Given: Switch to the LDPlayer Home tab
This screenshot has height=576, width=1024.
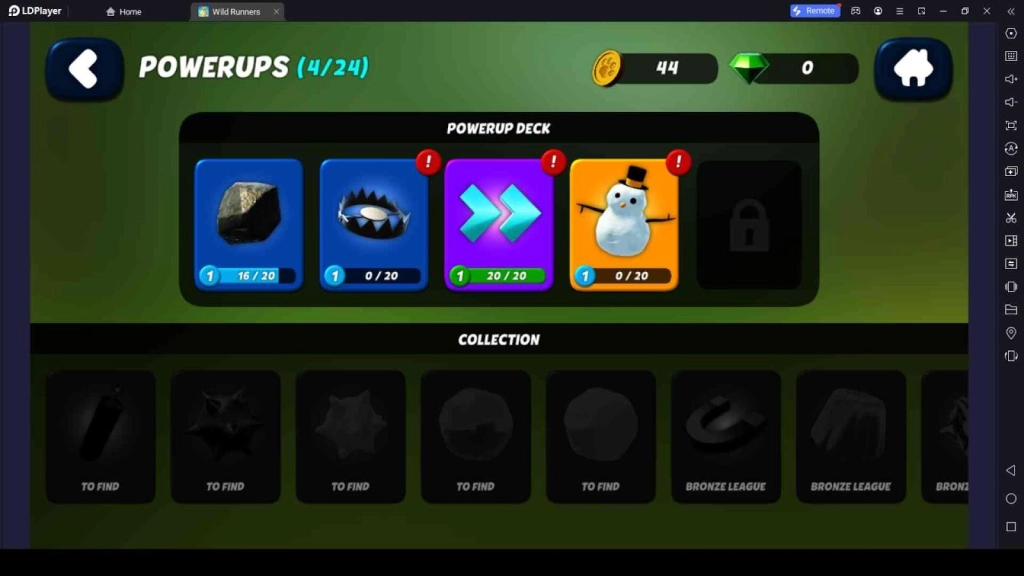Looking at the screenshot, I should pos(124,12).
